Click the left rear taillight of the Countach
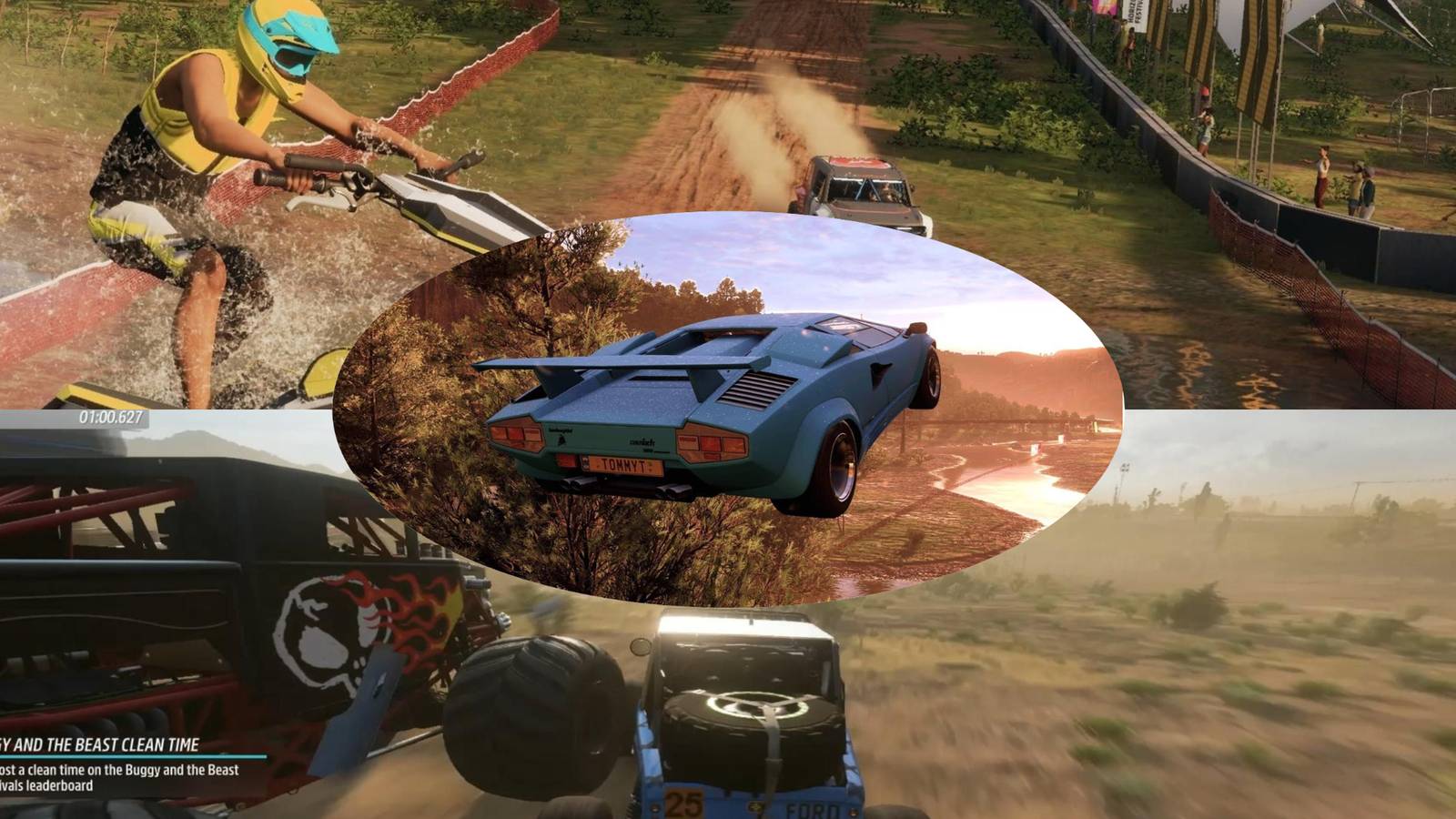 pyautogui.click(x=514, y=436)
